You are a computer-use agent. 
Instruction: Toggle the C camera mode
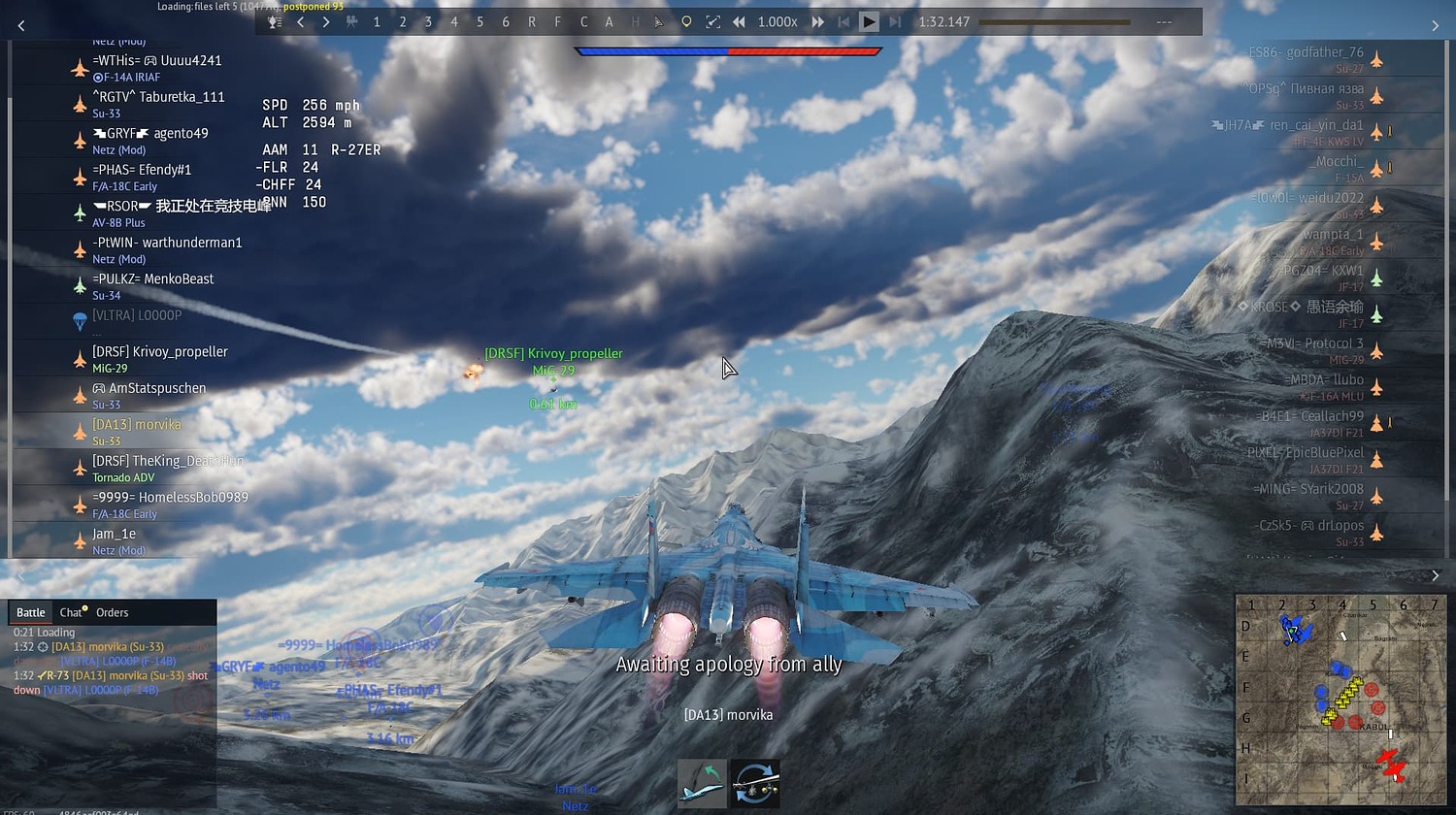click(x=583, y=20)
